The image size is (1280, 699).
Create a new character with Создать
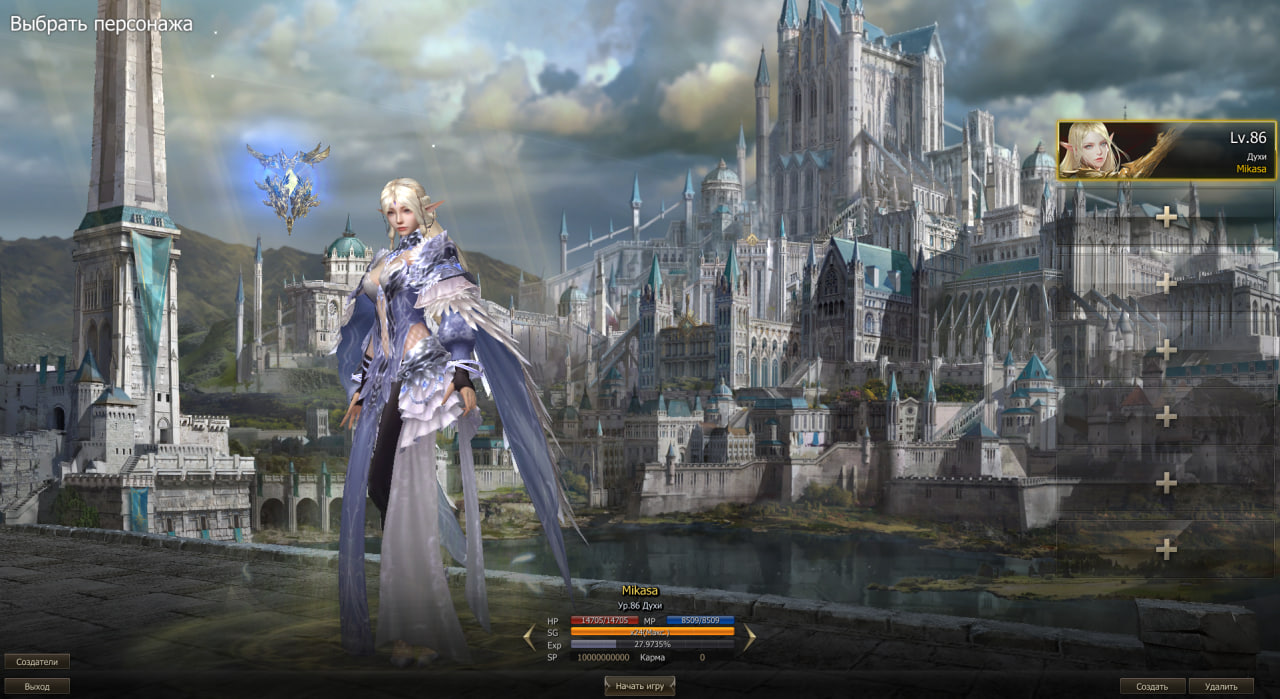tap(1152, 686)
